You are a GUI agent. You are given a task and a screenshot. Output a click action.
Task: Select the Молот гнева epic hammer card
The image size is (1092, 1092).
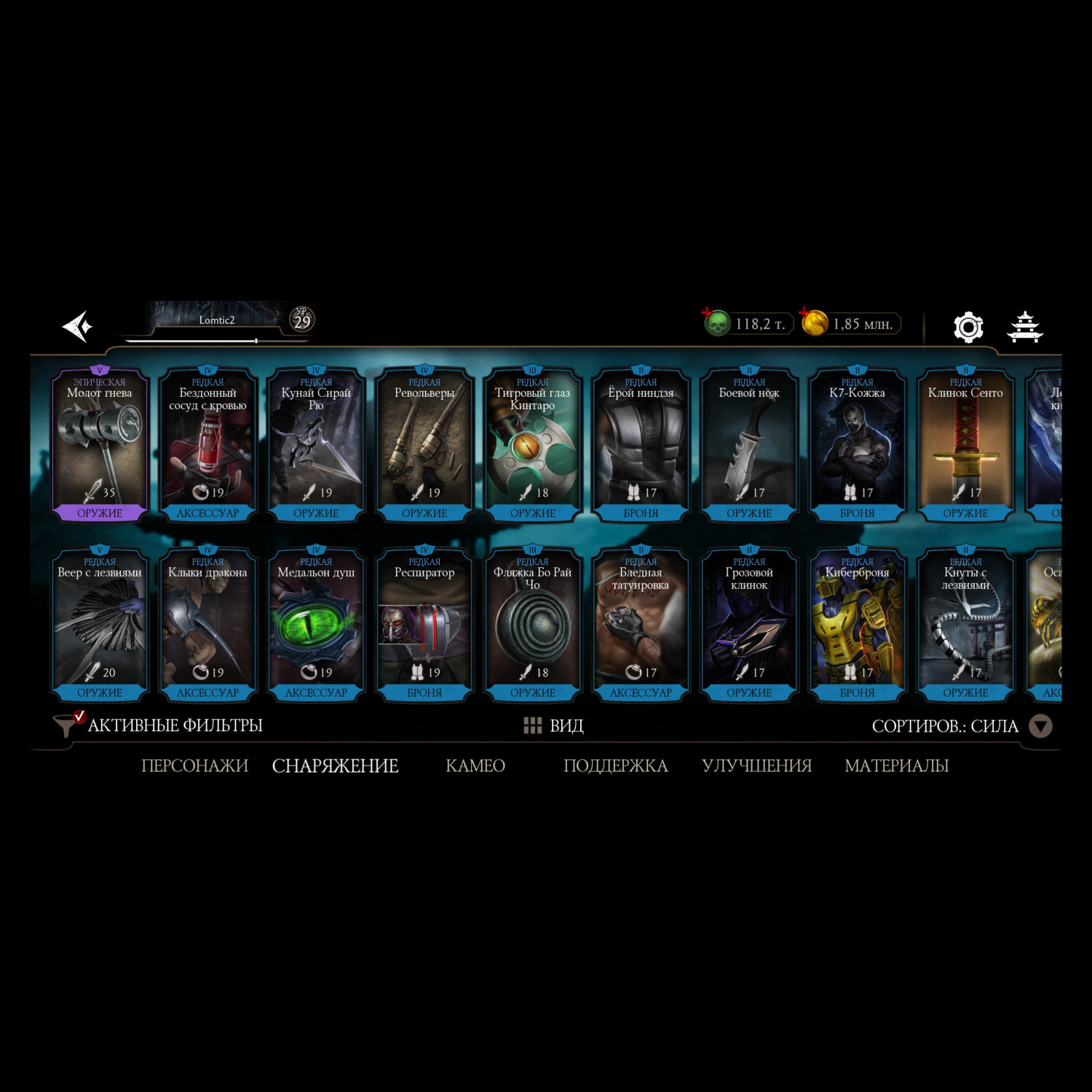pyautogui.click(x=100, y=444)
